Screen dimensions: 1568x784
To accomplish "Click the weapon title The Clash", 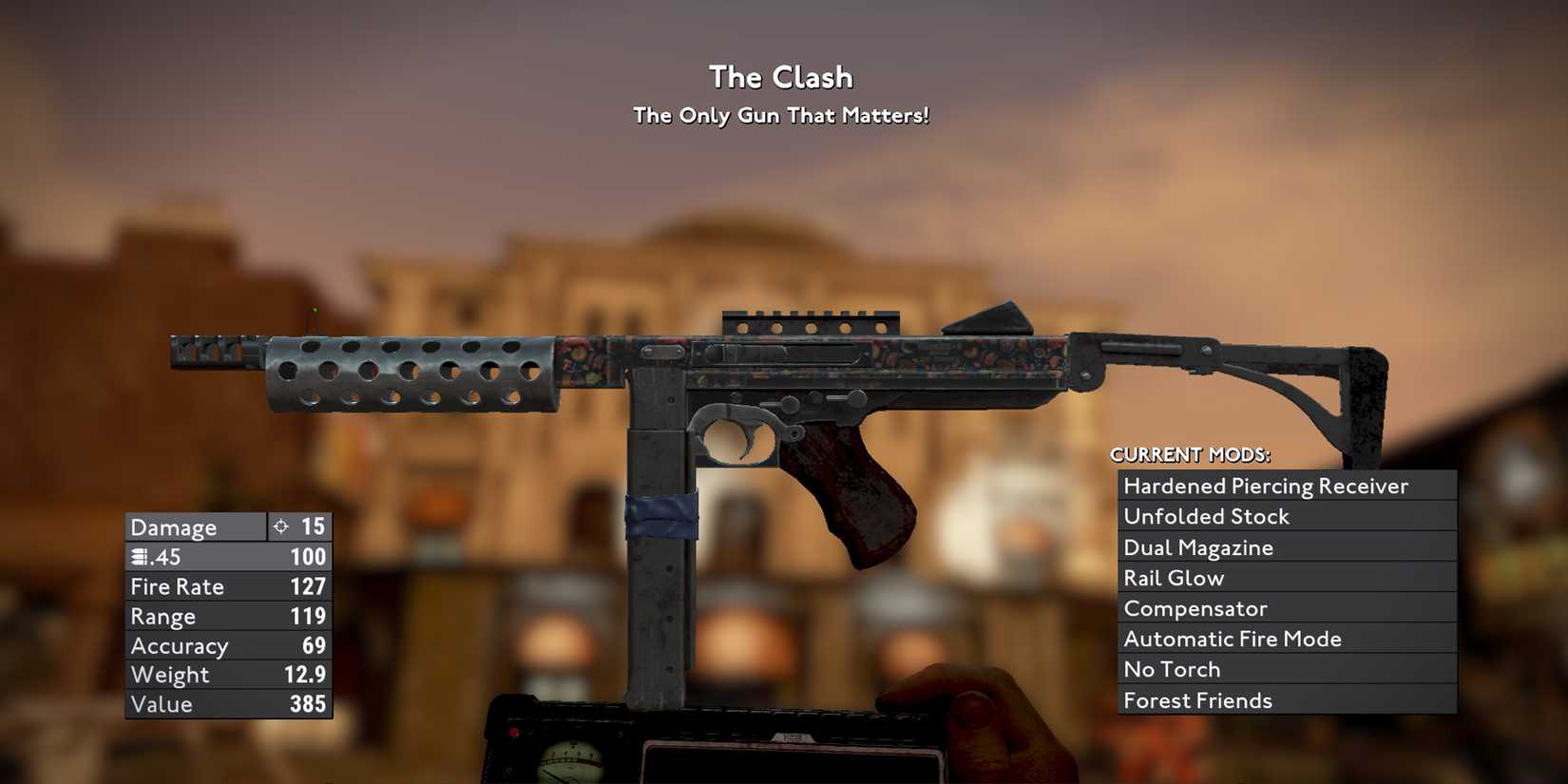I will pyautogui.click(x=781, y=77).
